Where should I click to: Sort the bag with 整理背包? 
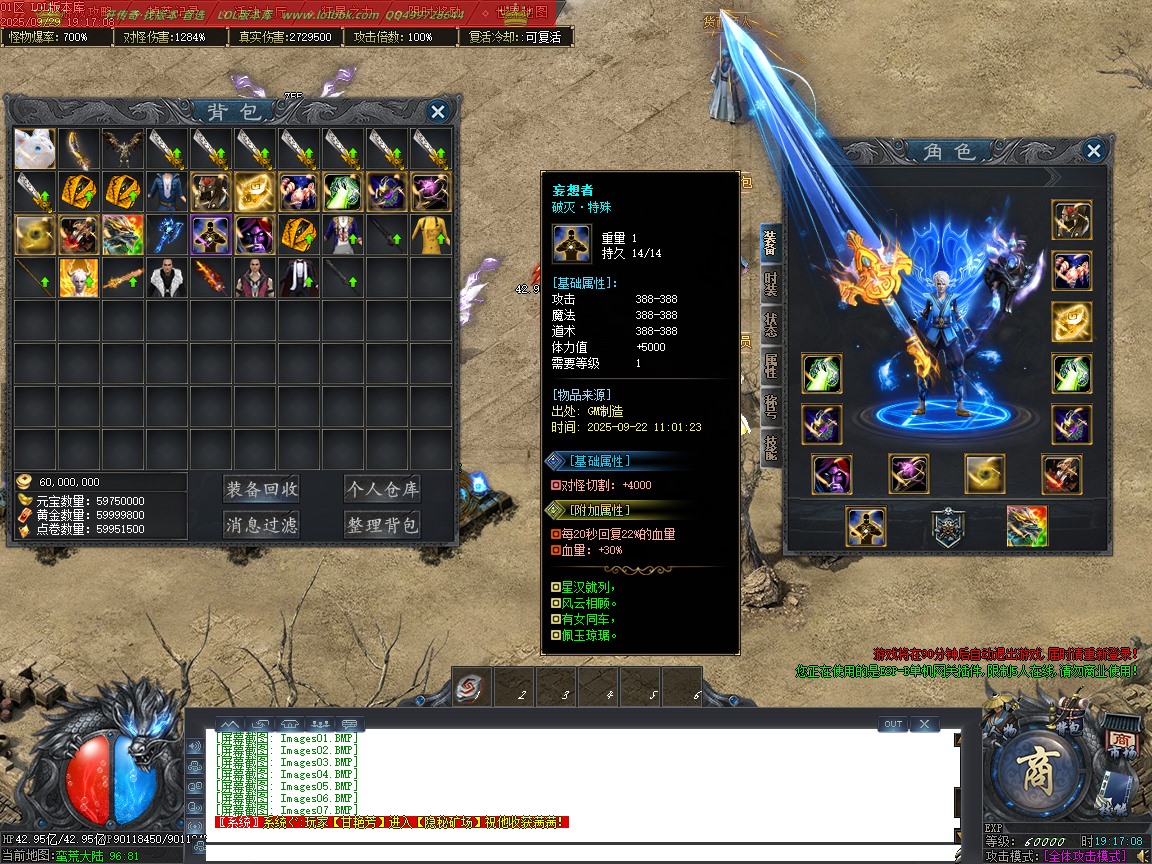point(382,524)
